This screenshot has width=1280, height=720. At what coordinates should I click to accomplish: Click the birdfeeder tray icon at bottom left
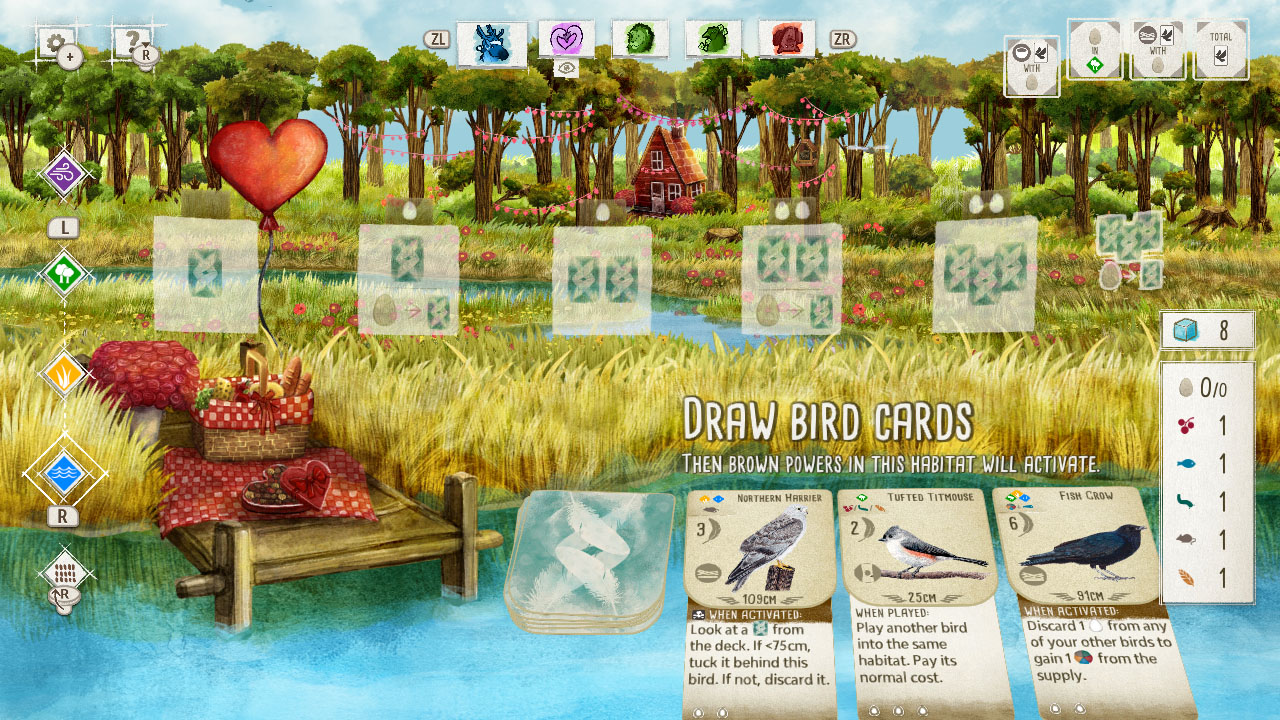point(65,572)
